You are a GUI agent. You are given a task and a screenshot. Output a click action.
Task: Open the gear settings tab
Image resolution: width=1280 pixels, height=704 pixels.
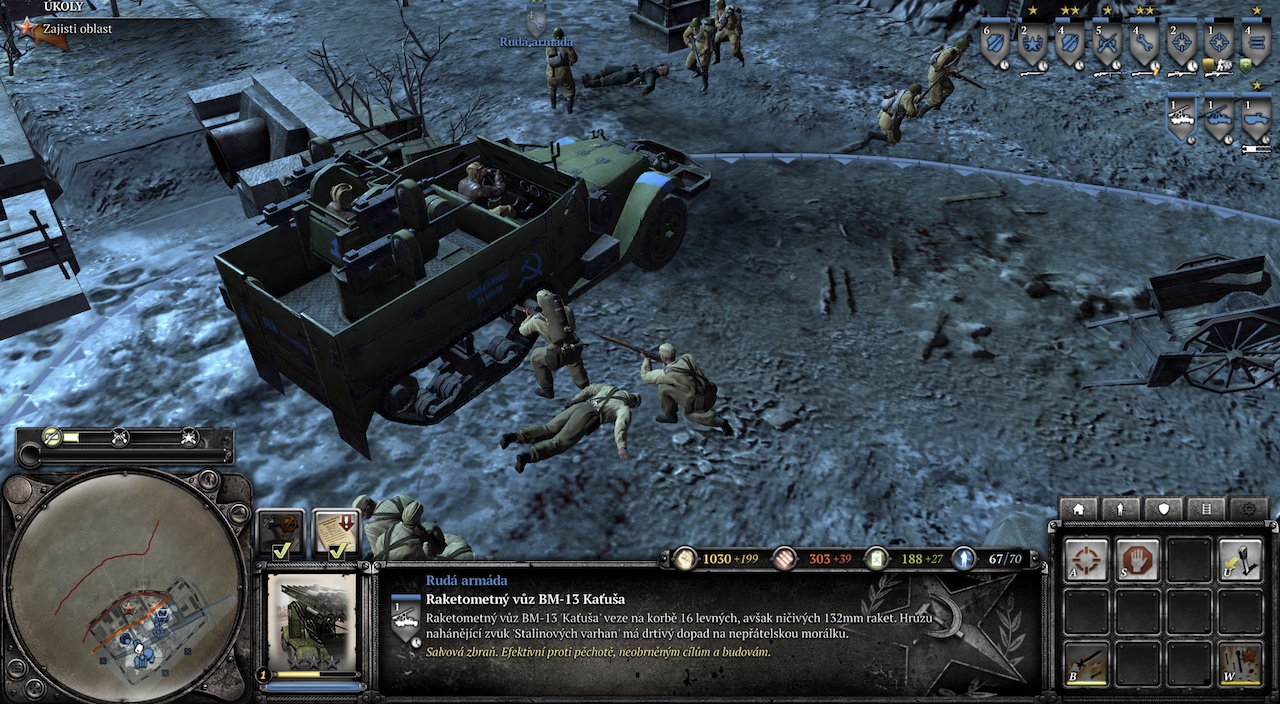point(1249,509)
